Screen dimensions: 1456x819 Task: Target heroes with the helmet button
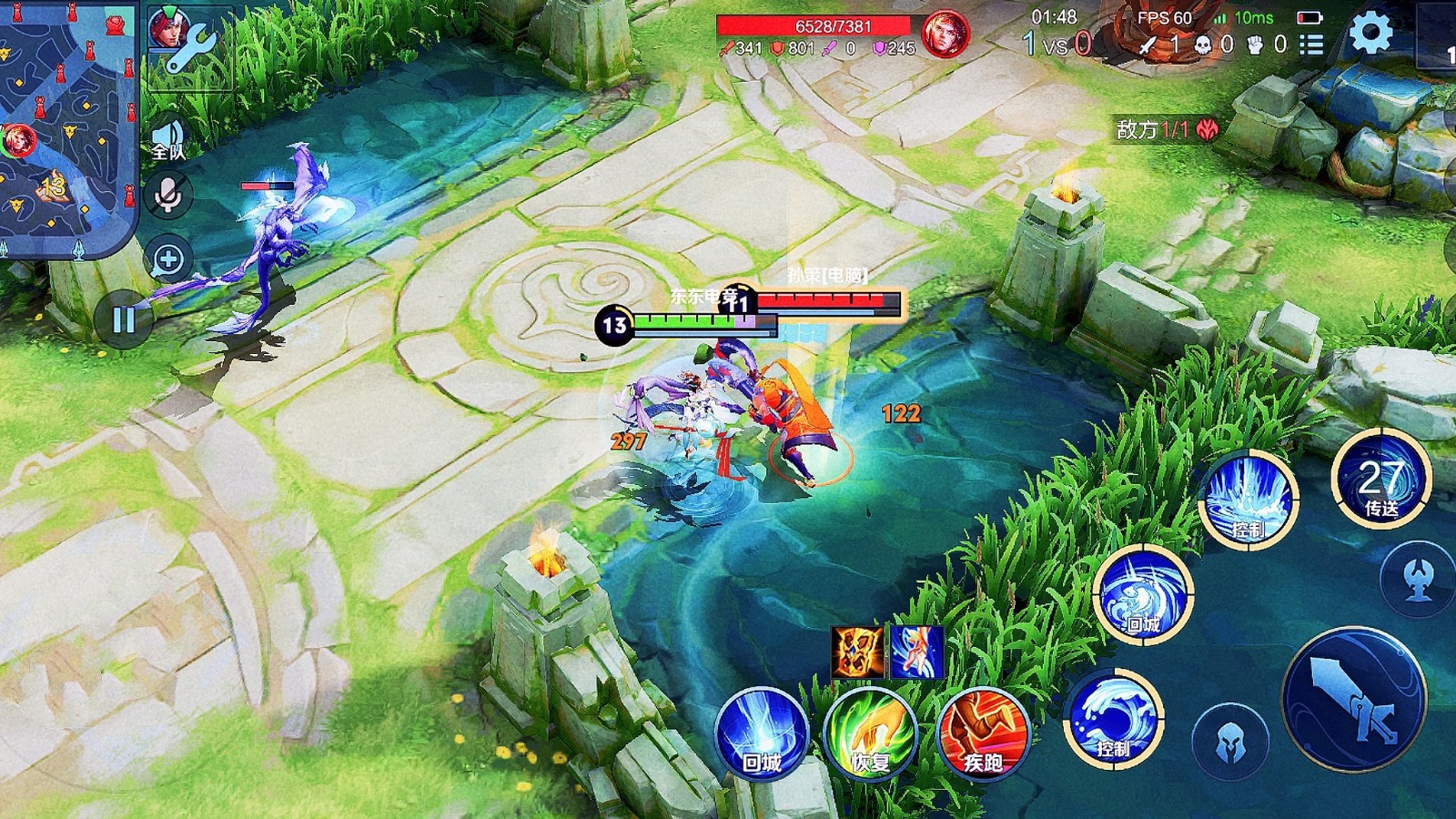click(x=1229, y=742)
